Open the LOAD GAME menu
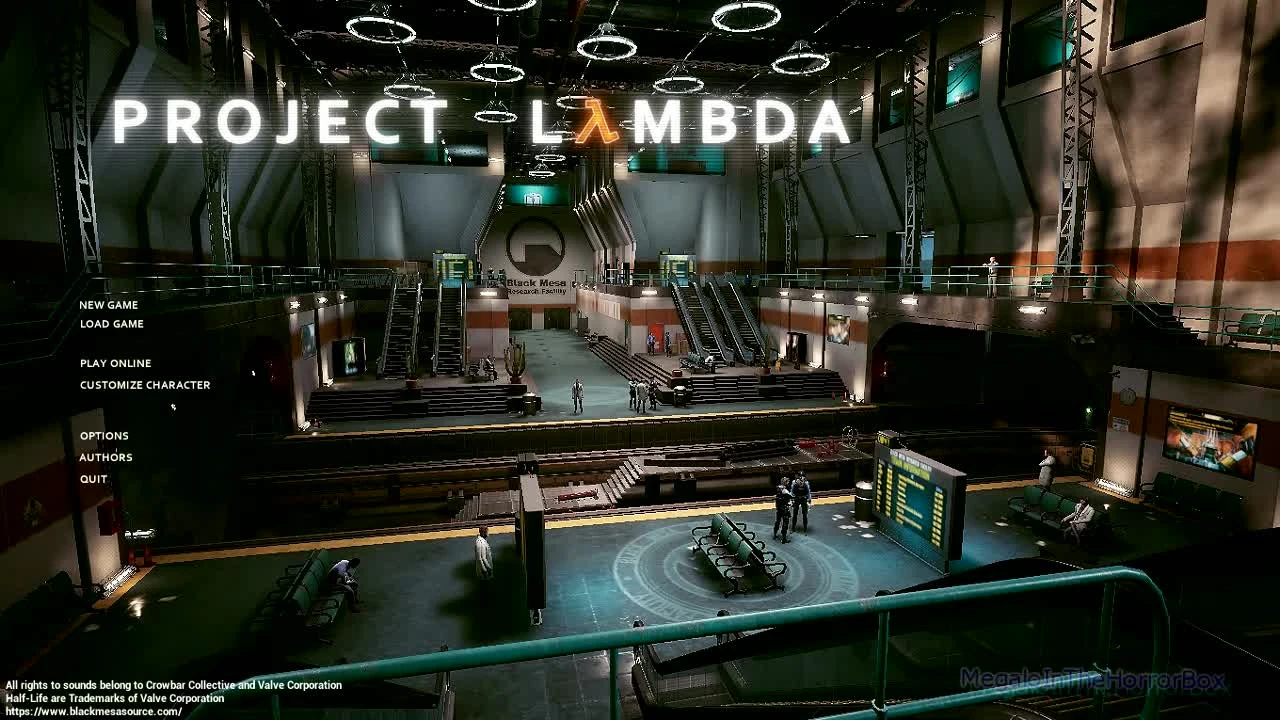1280x720 pixels. click(x=110, y=323)
